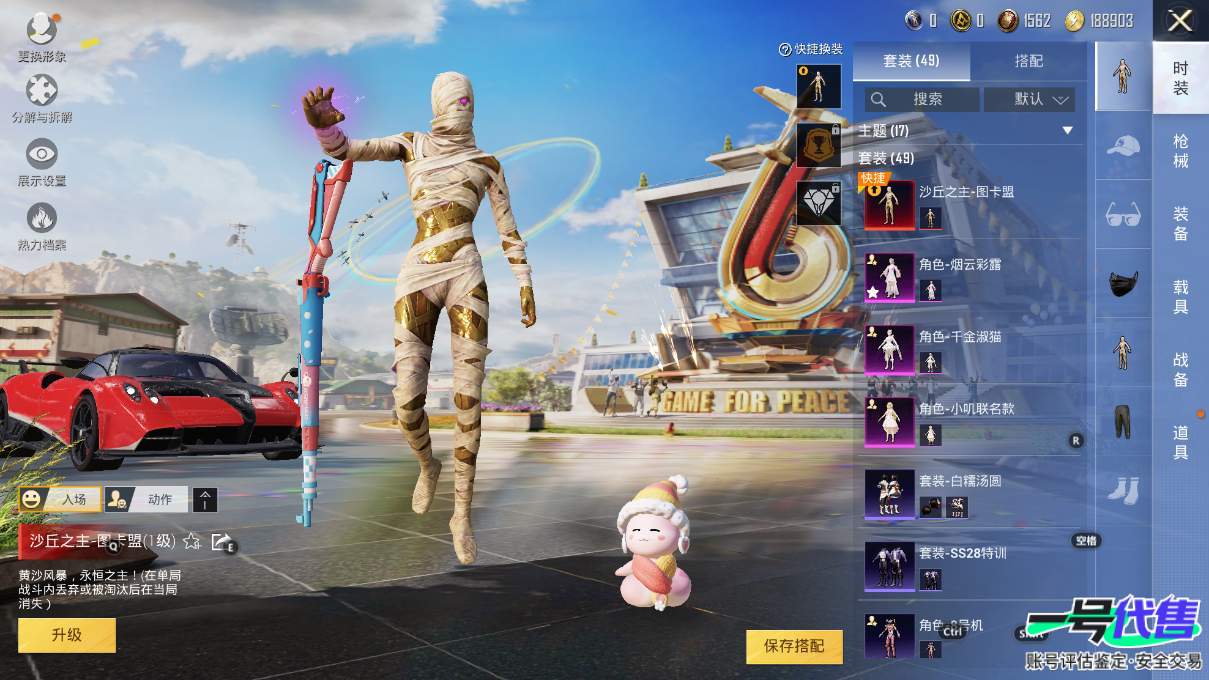Show the hat category icon

(x=1123, y=146)
